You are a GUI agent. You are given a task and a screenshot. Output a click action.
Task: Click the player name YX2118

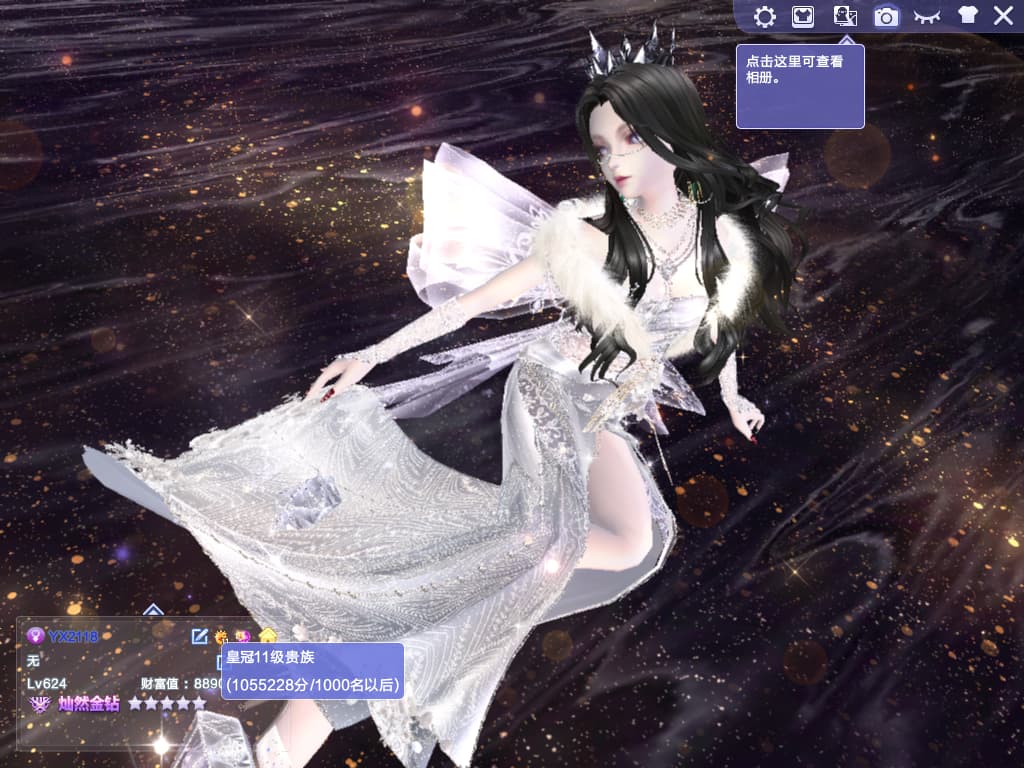point(73,636)
